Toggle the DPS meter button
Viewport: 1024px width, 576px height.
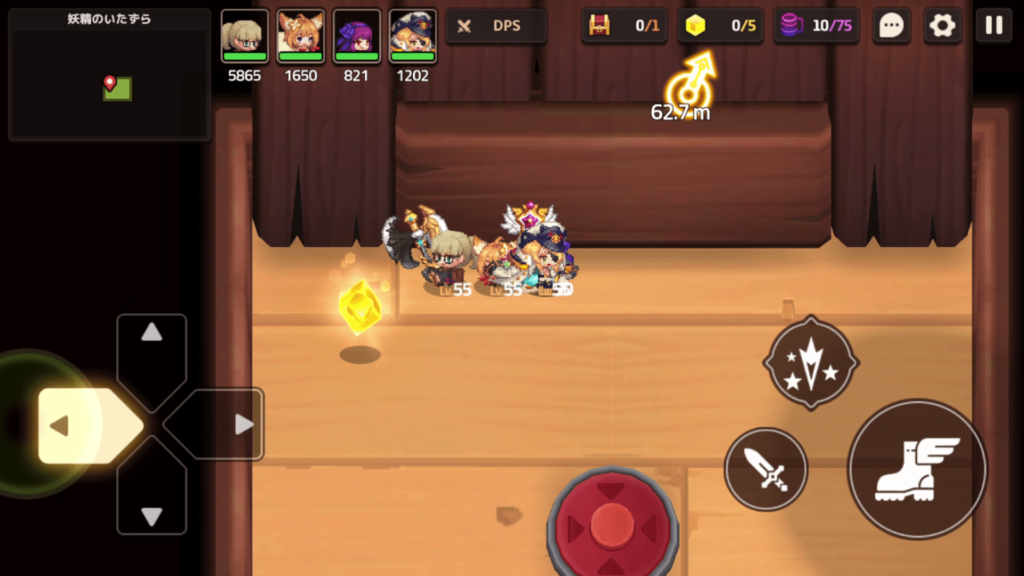(495, 26)
